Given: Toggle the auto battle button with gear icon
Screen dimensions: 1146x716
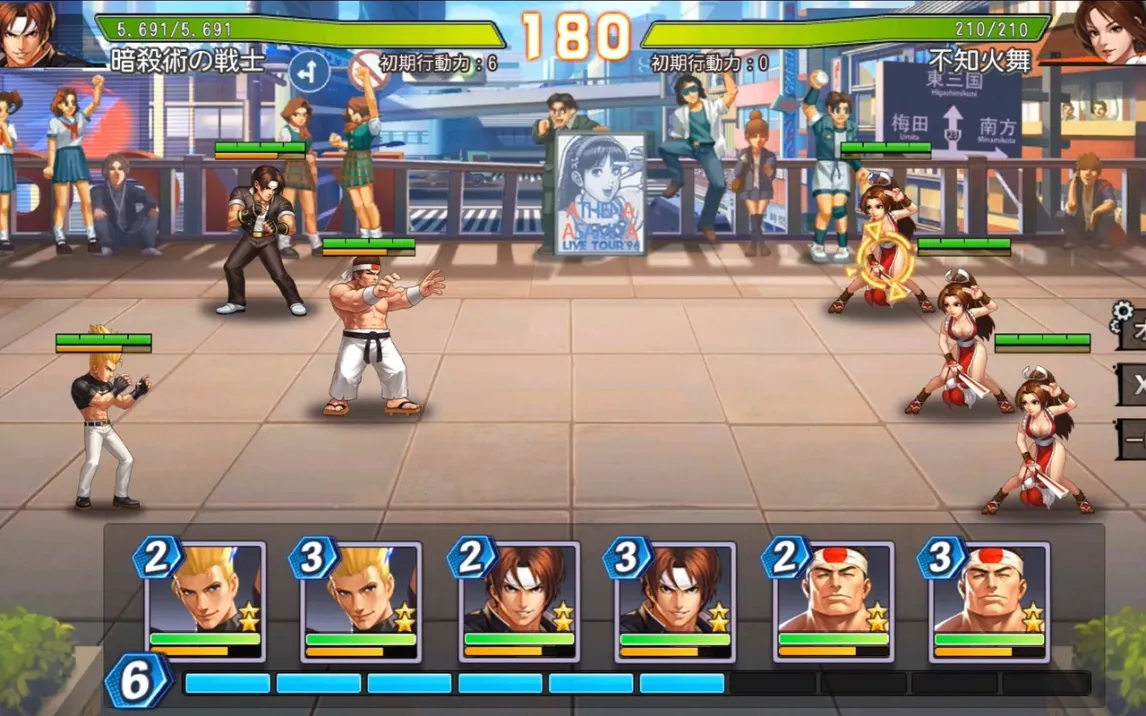Looking at the screenshot, I should pos(1131,329).
